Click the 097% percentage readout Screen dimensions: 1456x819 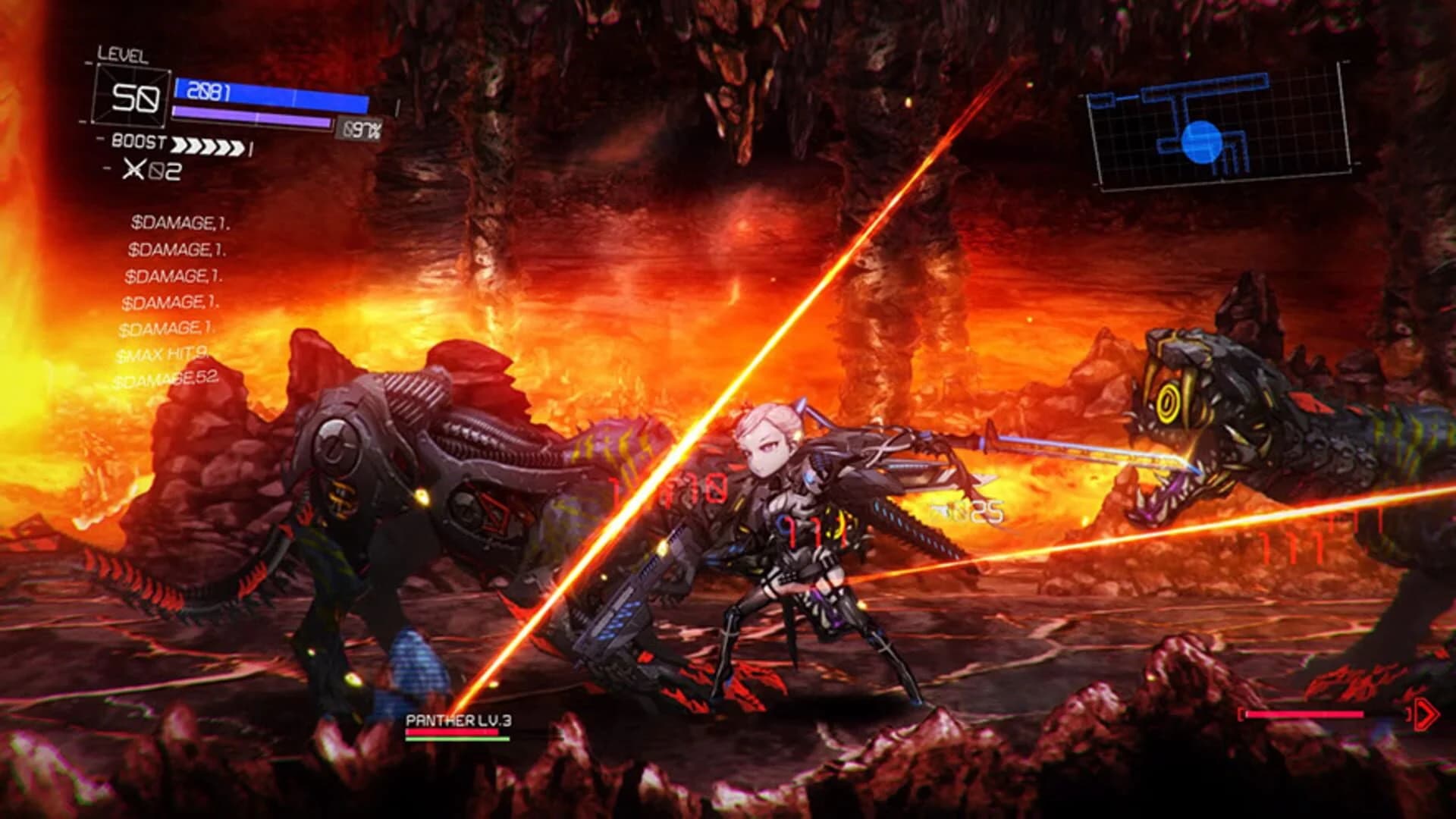(362, 127)
